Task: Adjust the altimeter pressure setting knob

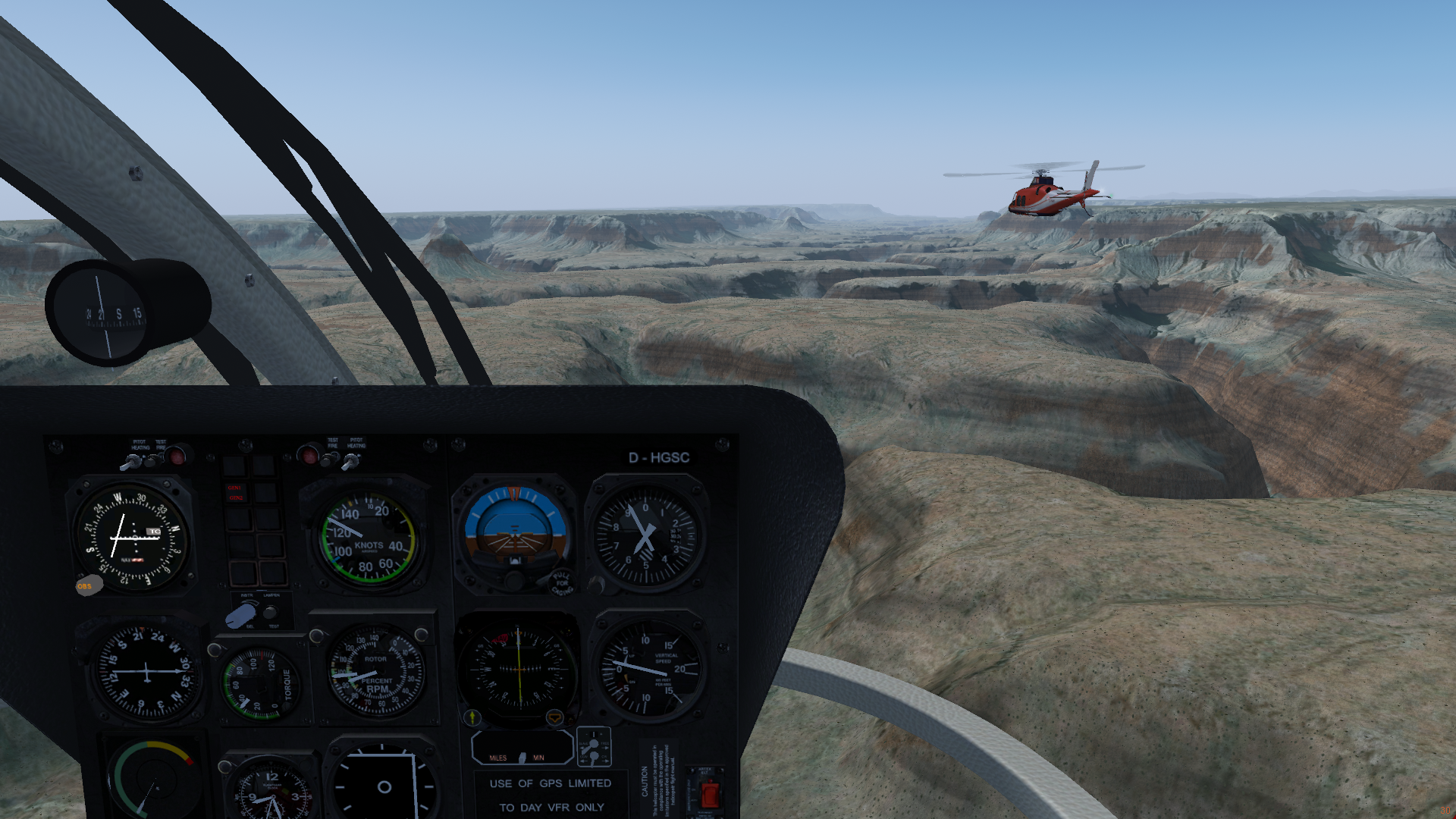Action: point(597,584)
